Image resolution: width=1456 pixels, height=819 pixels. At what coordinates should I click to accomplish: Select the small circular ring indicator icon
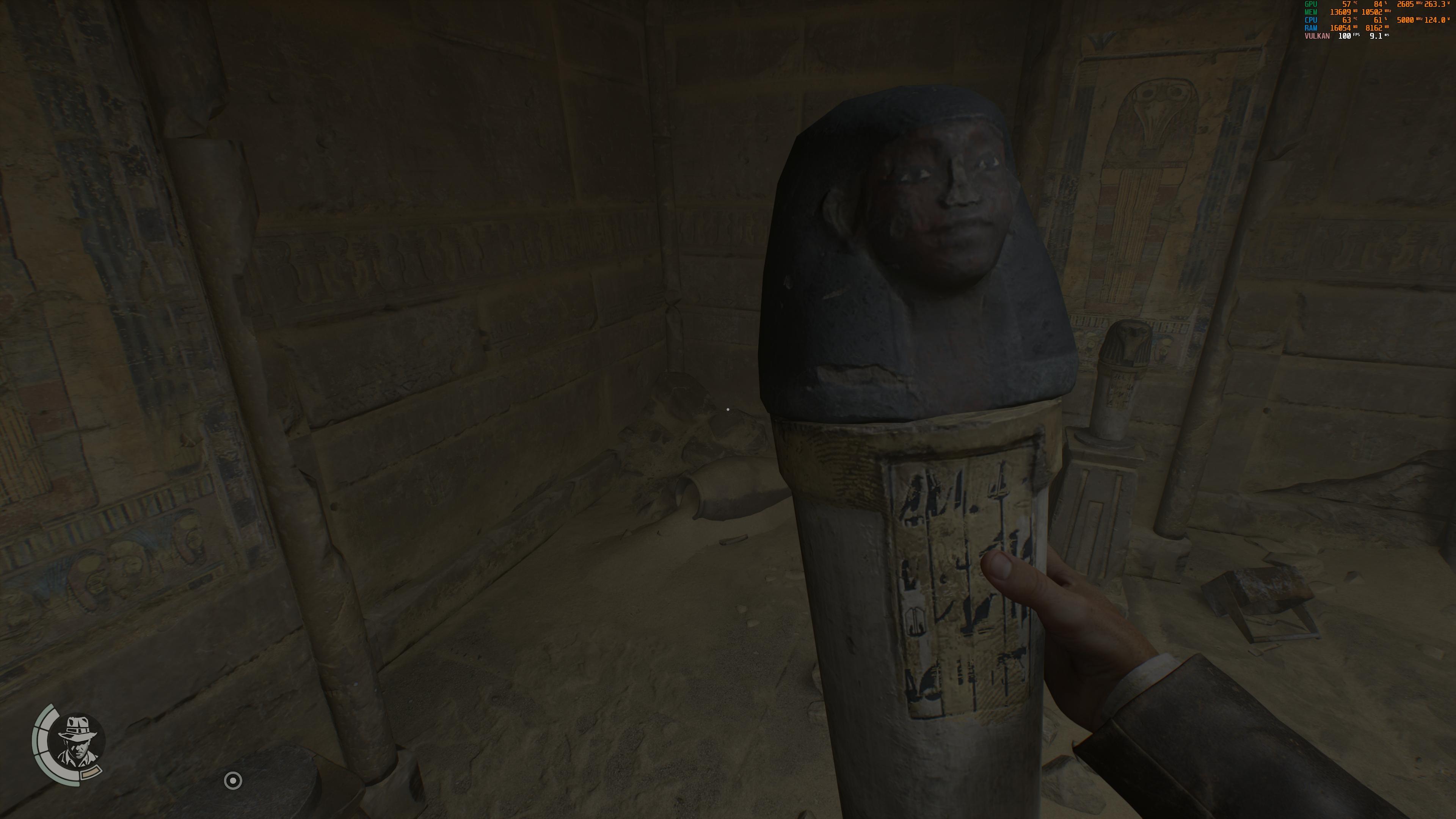coord(233,781)
